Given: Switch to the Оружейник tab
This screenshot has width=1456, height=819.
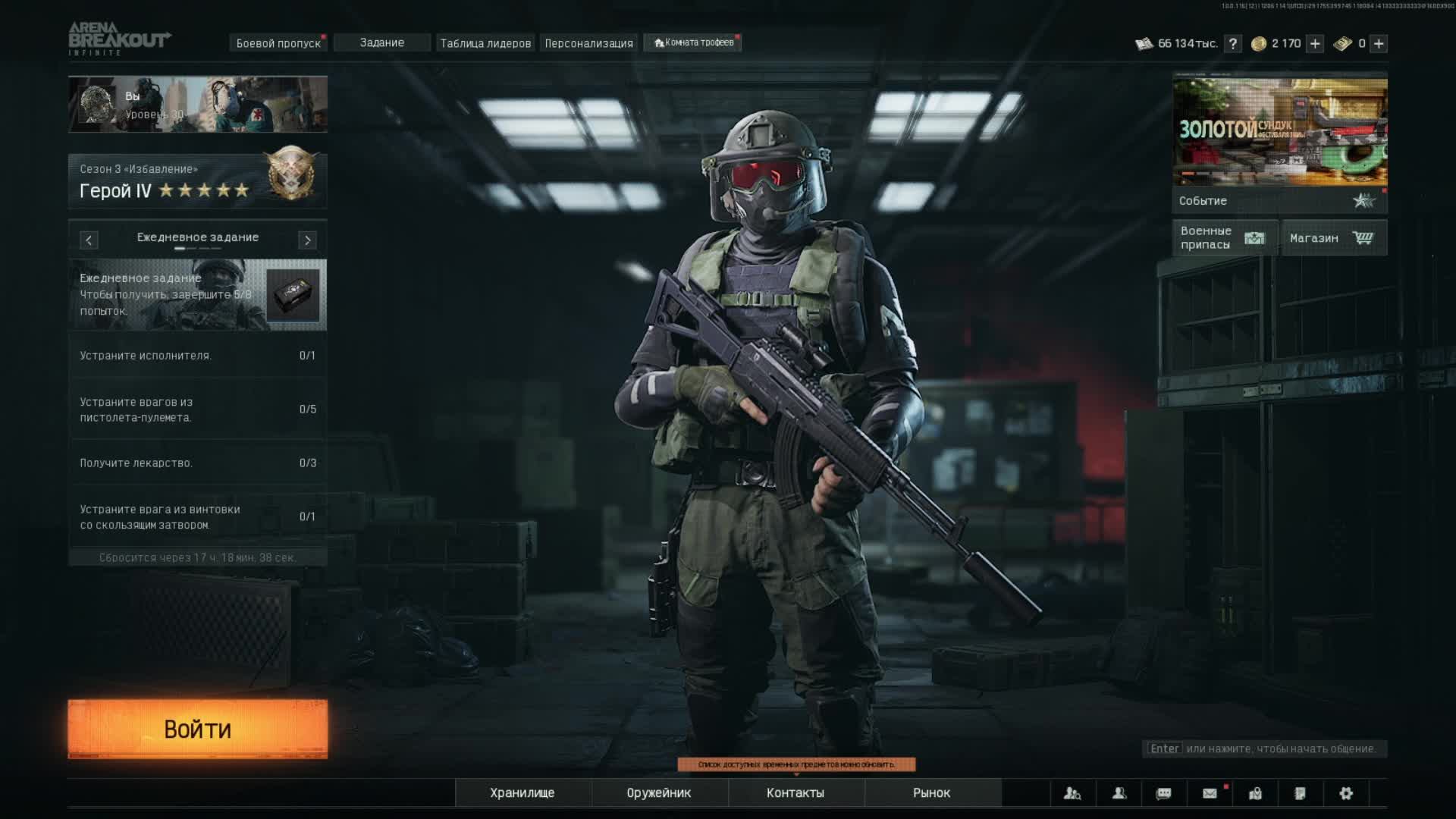Looking at the screenshot, I should 659,792.
